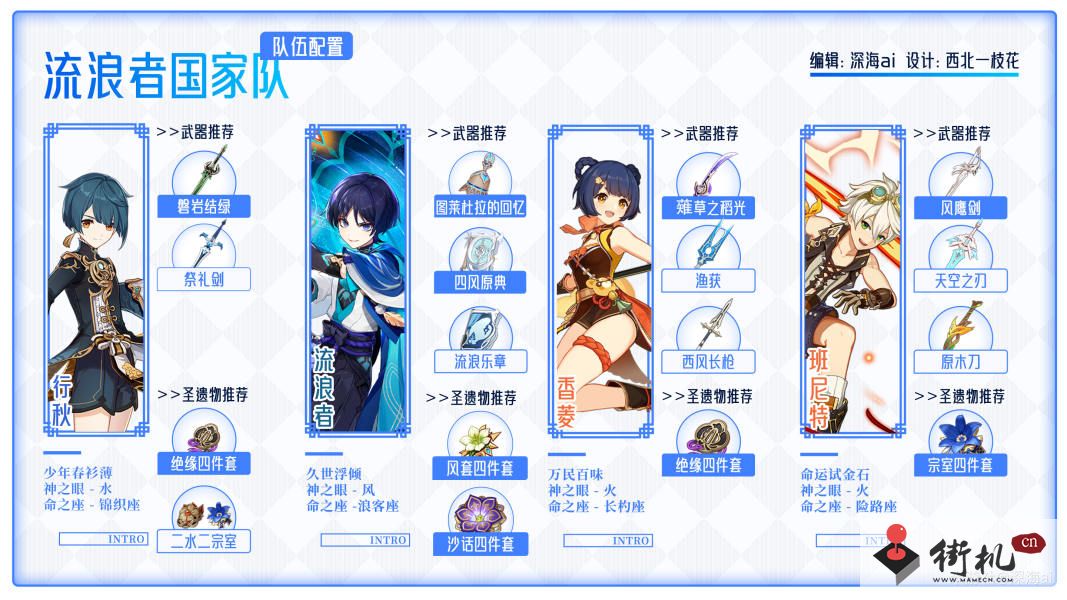Select the 风鹰剑 sword label
Viewport: 1067px width, 600px height.
point(960,208)
